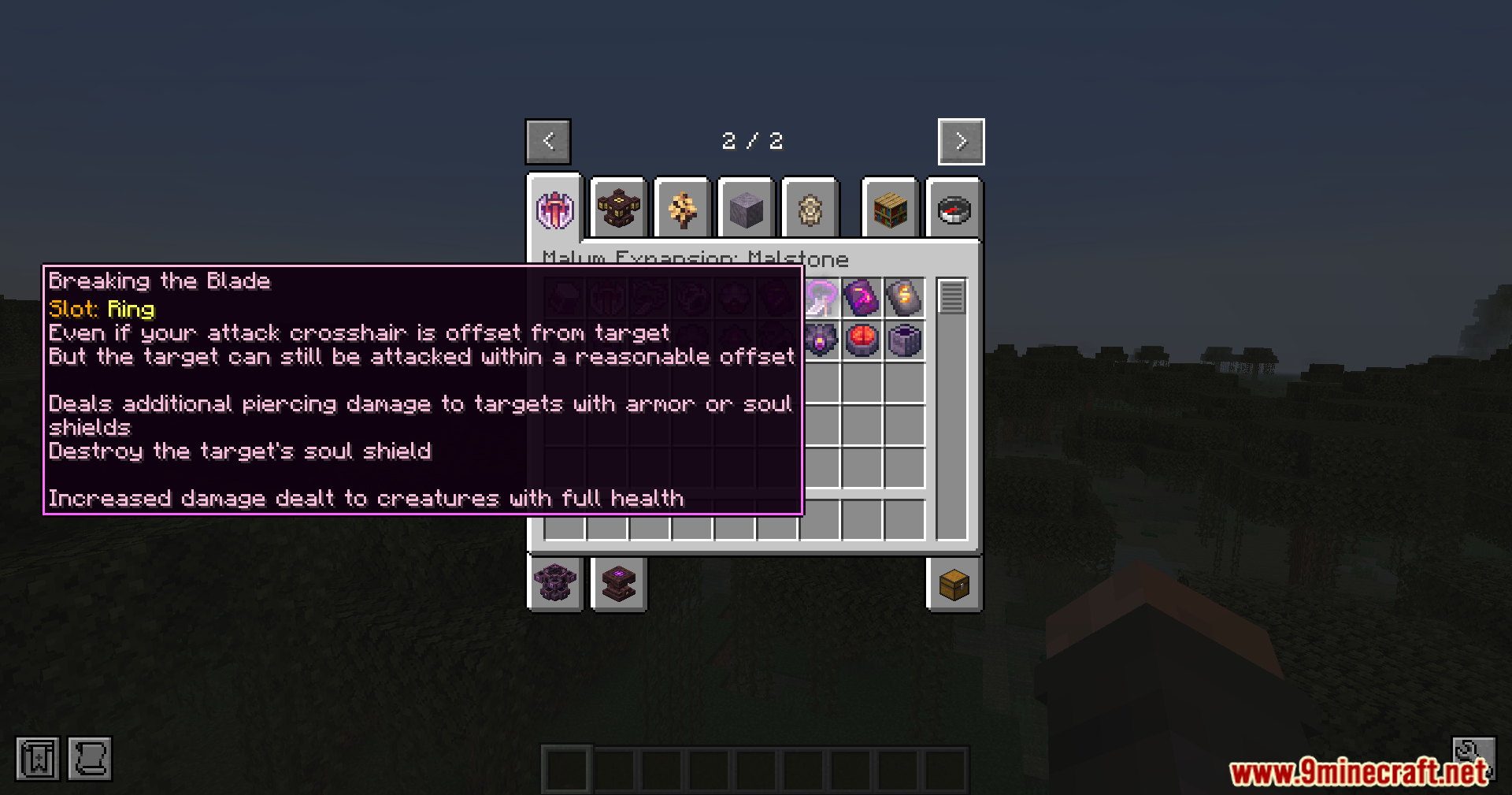Image resolution: width=1512 pixels, height=795 pixels.
Task: Click the creative inventory scrollbar handle
Action: click(951, 297)
